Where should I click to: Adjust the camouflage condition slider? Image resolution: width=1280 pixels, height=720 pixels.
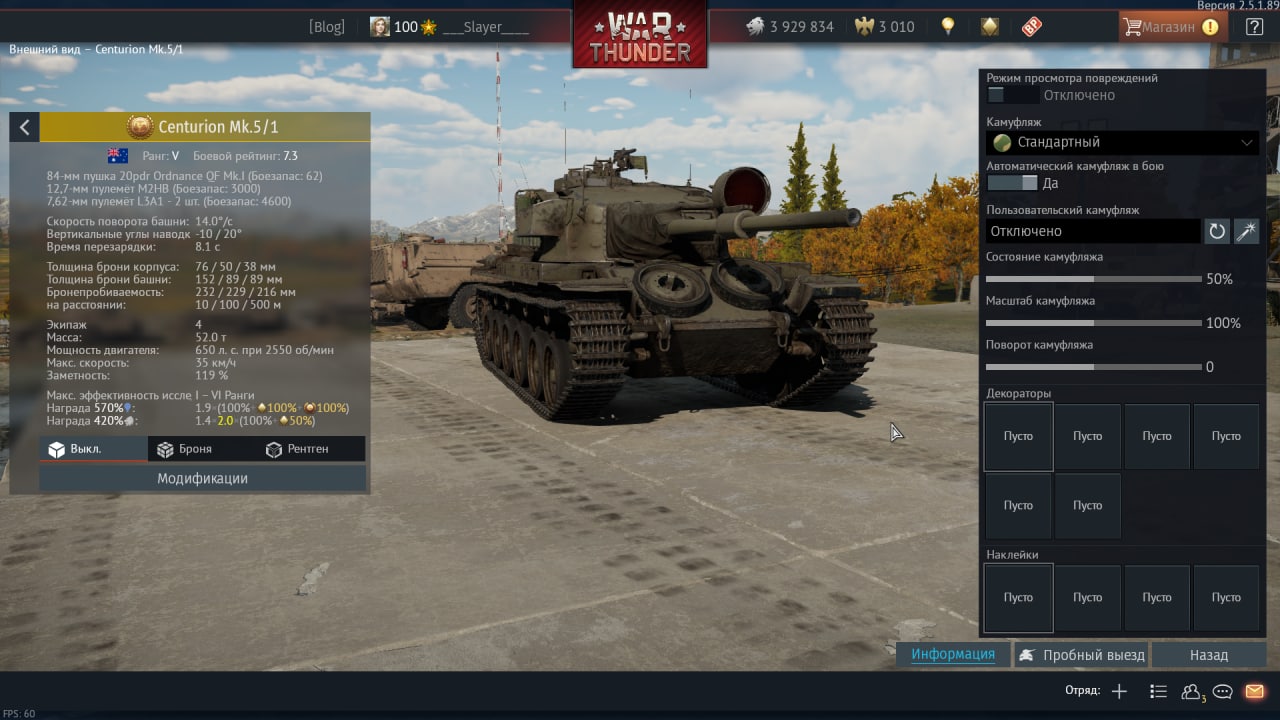[1093, 279]
